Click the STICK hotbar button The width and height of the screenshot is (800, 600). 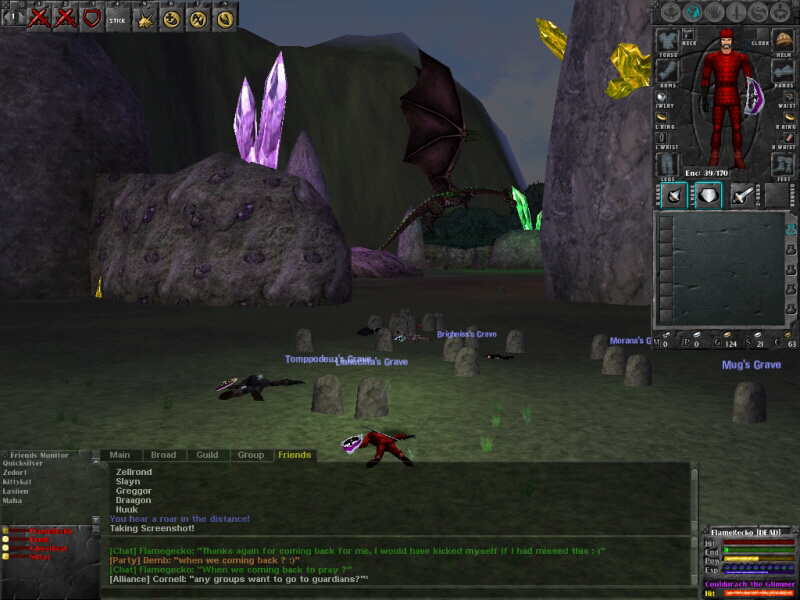click(117, 17)
